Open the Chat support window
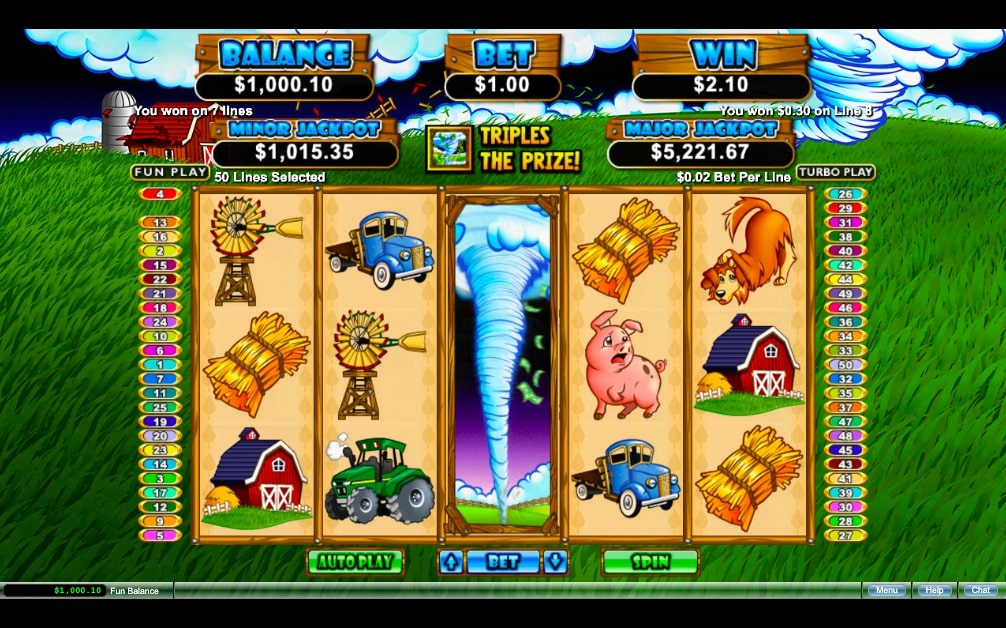This screenshot has height=628, width=1006. click(981, 590)
